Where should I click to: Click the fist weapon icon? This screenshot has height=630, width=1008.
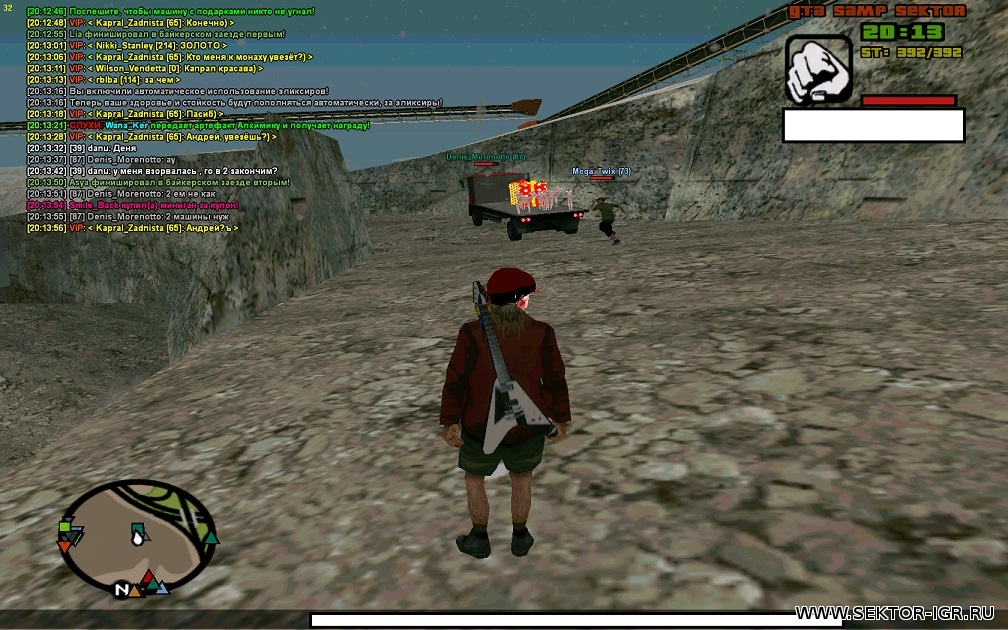819,70
